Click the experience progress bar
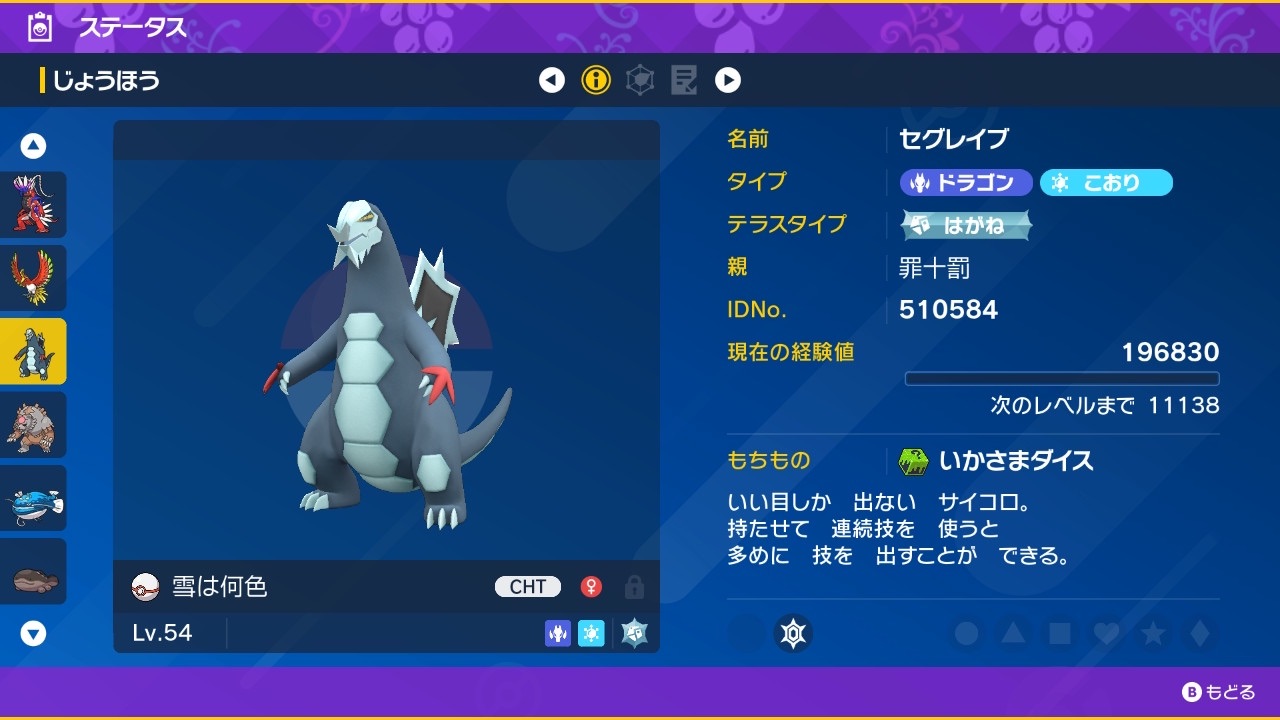 pos(1063,378)
